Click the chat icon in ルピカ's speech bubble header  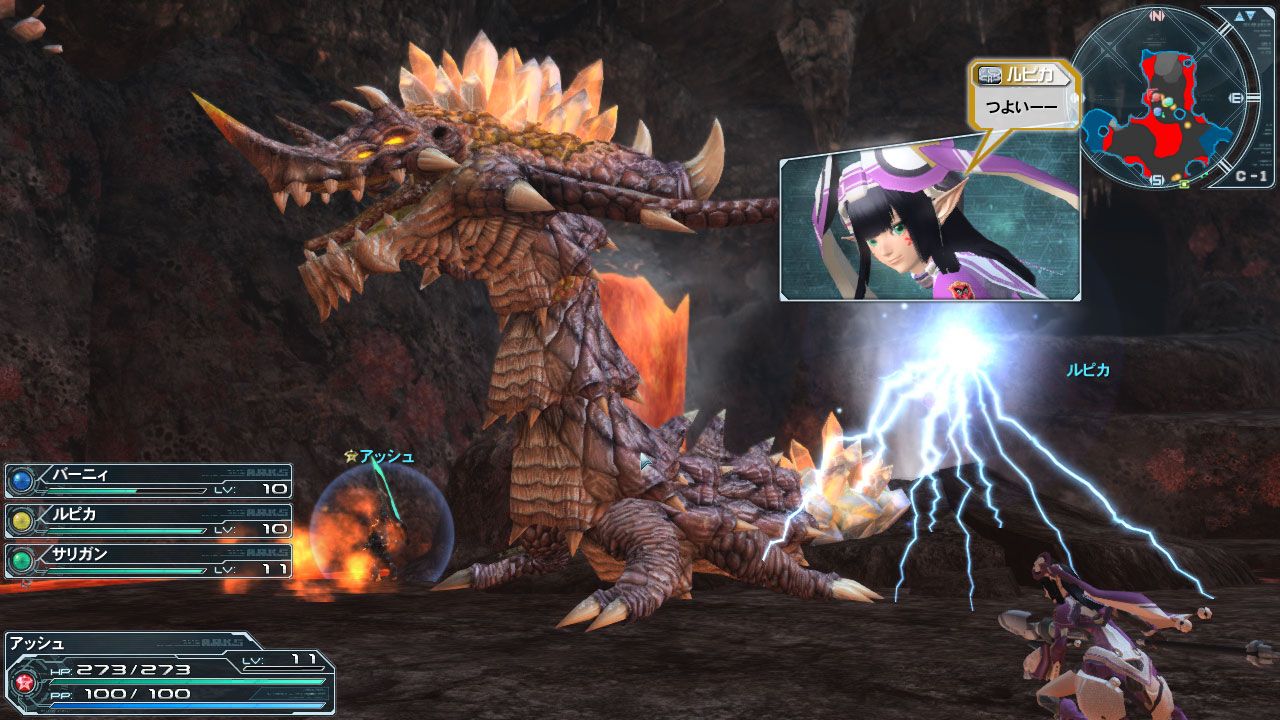(988, 77)
